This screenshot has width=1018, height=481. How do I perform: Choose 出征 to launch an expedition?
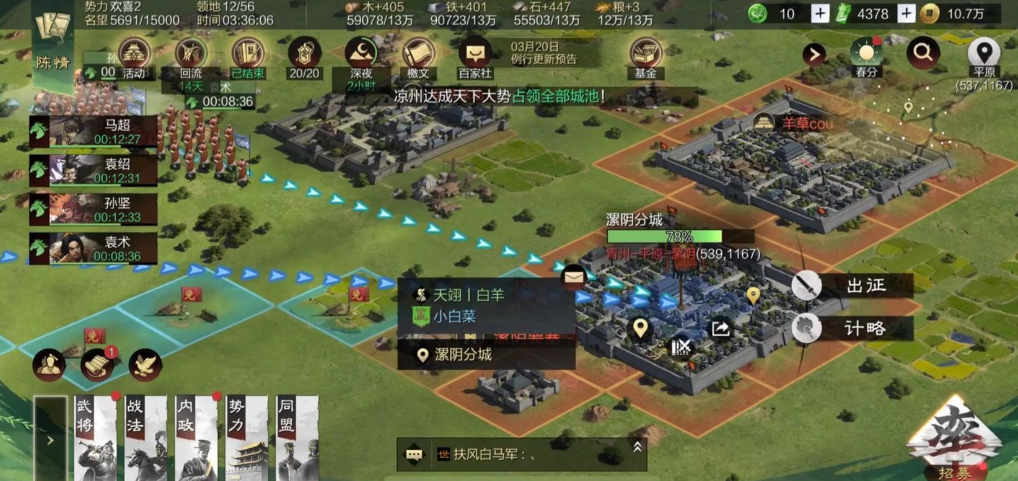tap(849, 286)
